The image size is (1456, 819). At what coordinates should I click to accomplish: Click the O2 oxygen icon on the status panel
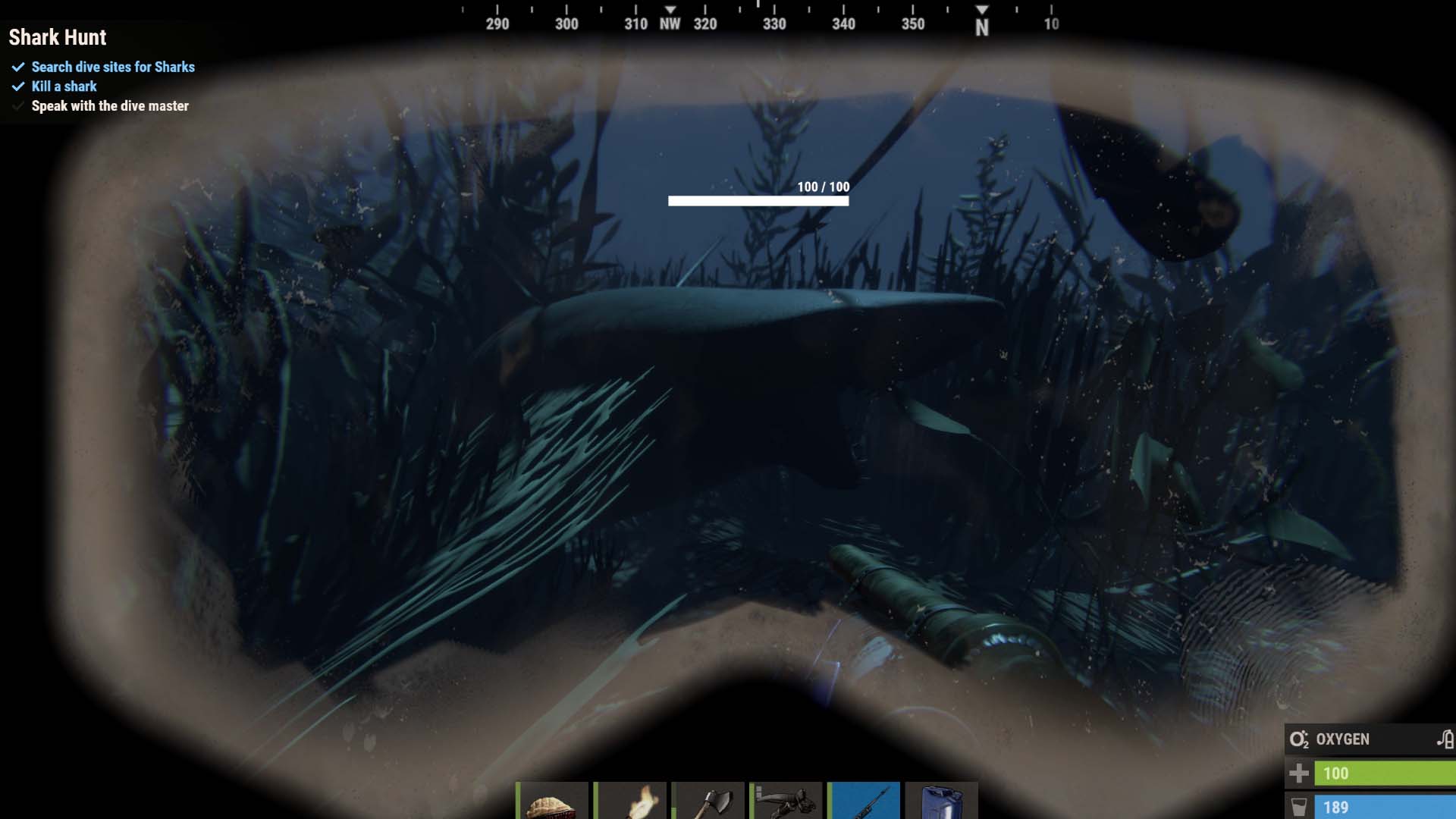(x=1299, y=739)
